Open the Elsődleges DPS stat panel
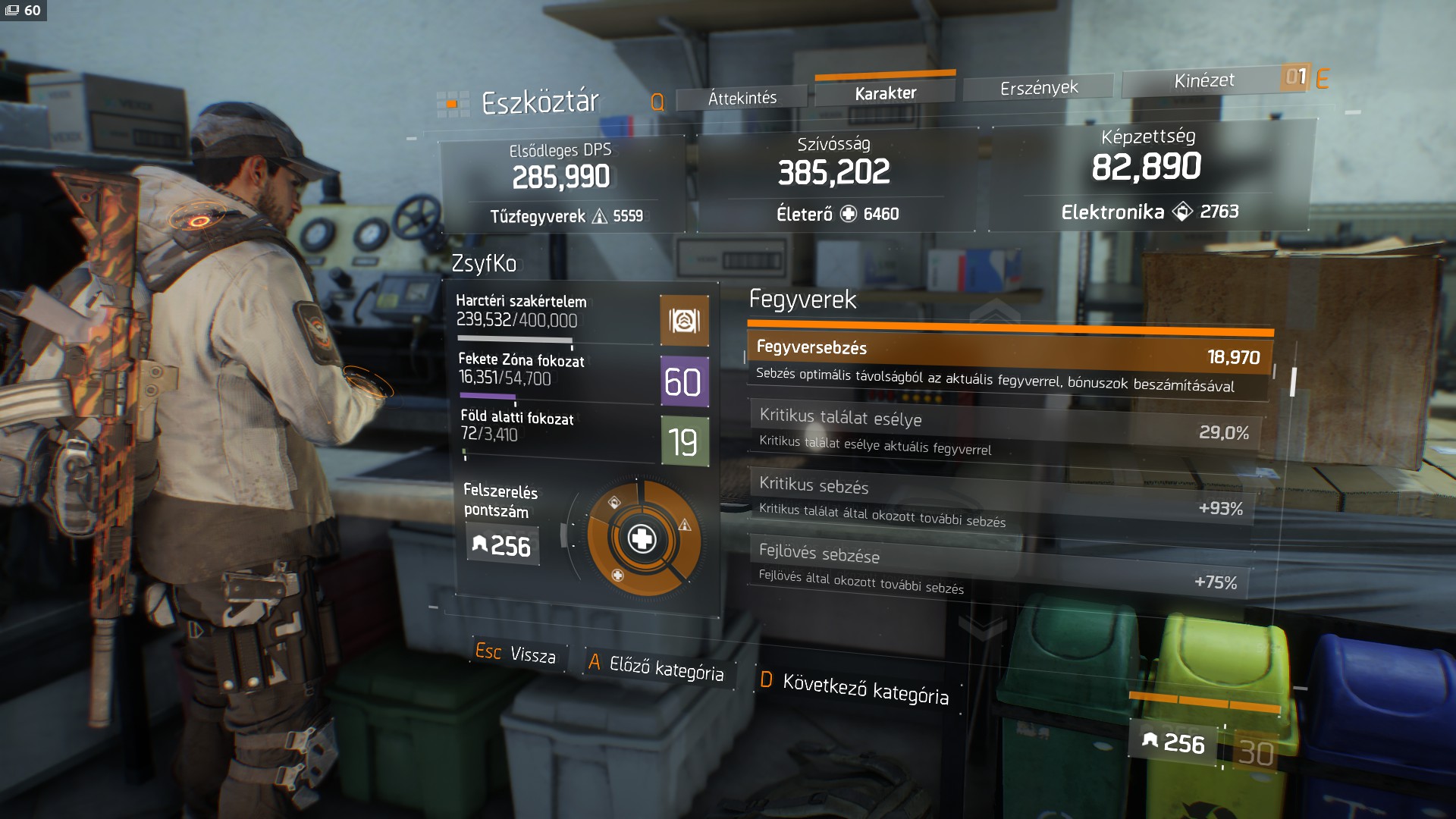The height and width of the screenshot is (819, 1456). [x=562, y=183]
